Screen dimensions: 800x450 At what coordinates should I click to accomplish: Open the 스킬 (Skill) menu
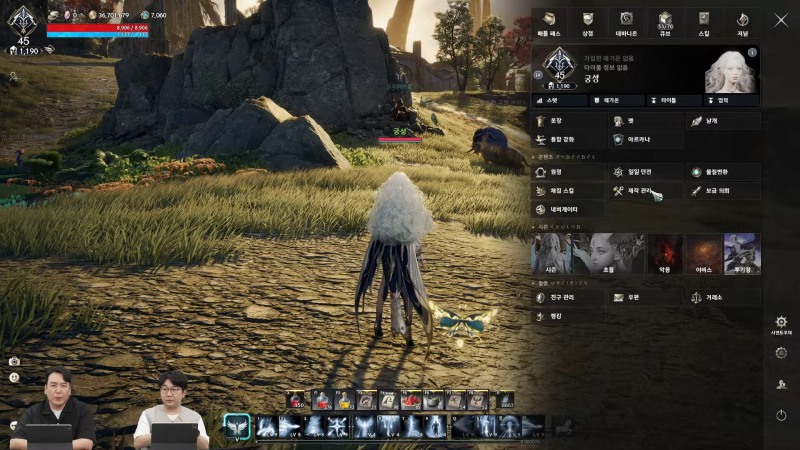[705, 22]
